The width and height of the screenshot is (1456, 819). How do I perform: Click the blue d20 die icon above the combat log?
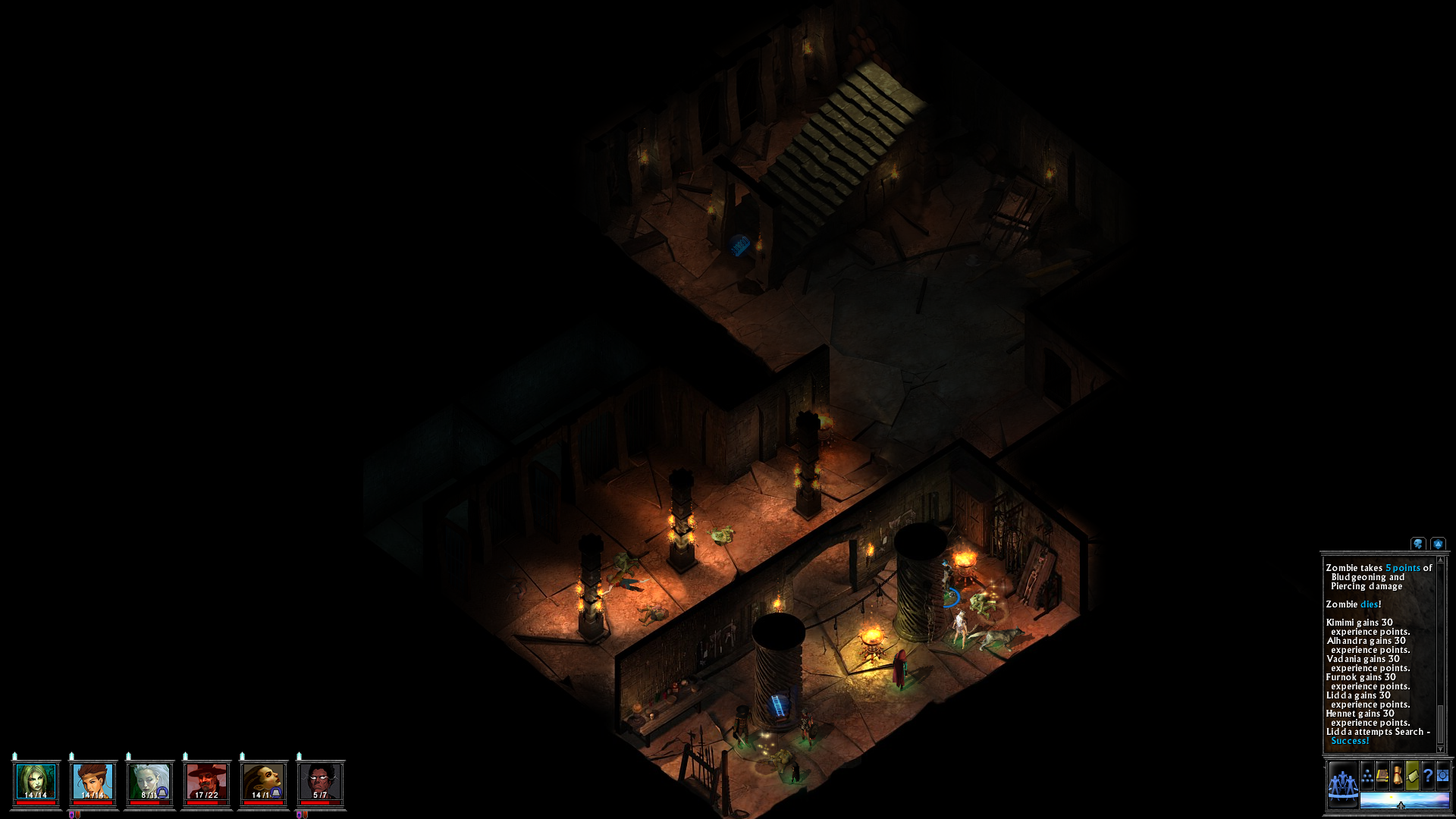(1438, 544)
